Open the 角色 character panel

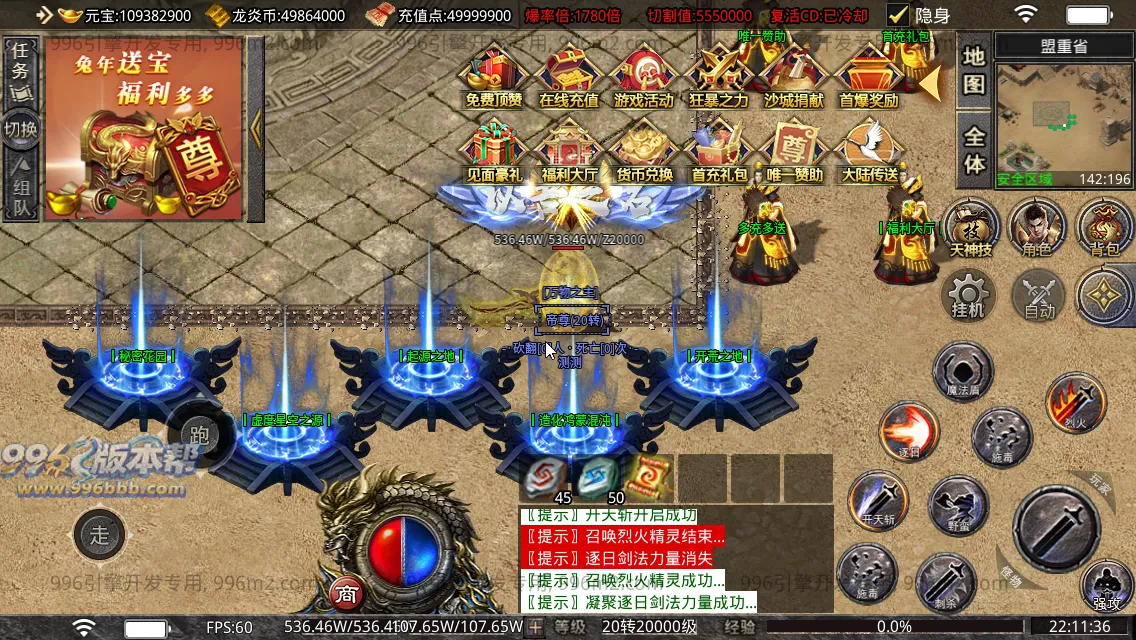(x=1037, y=226)
